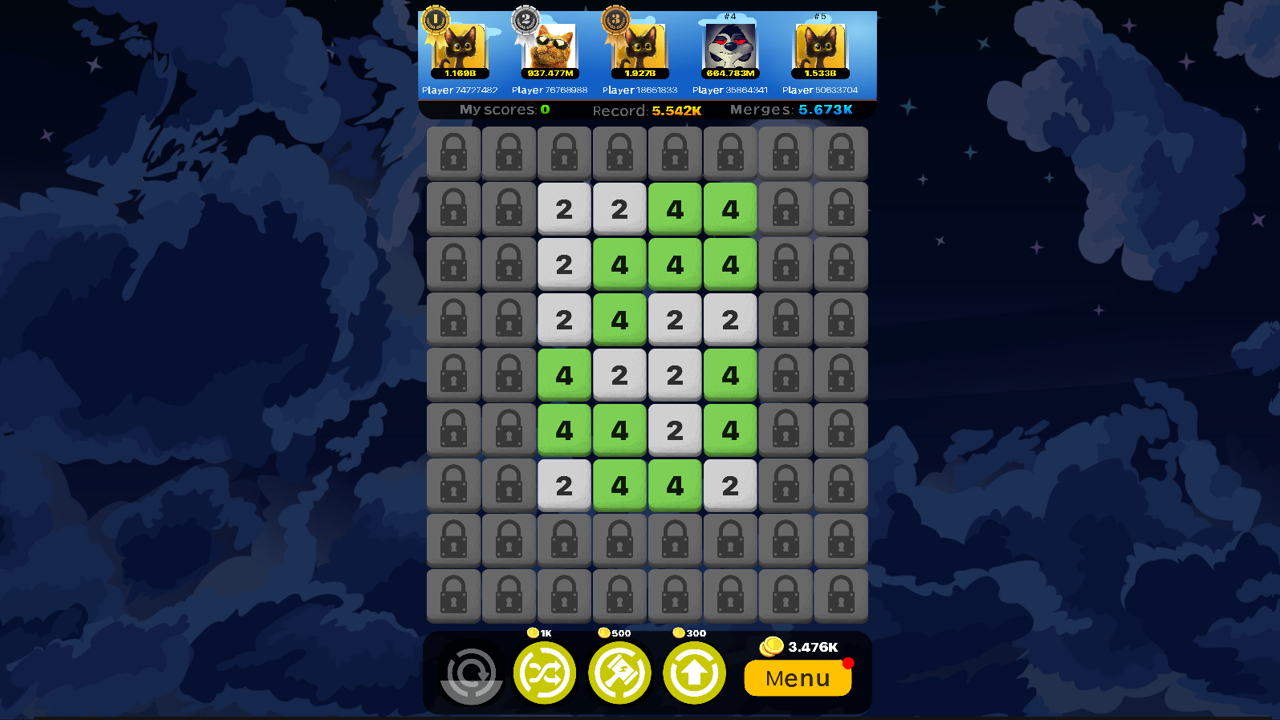Select the top-left 2 tile on the board

pyautogui.click(x=564, y=209)
